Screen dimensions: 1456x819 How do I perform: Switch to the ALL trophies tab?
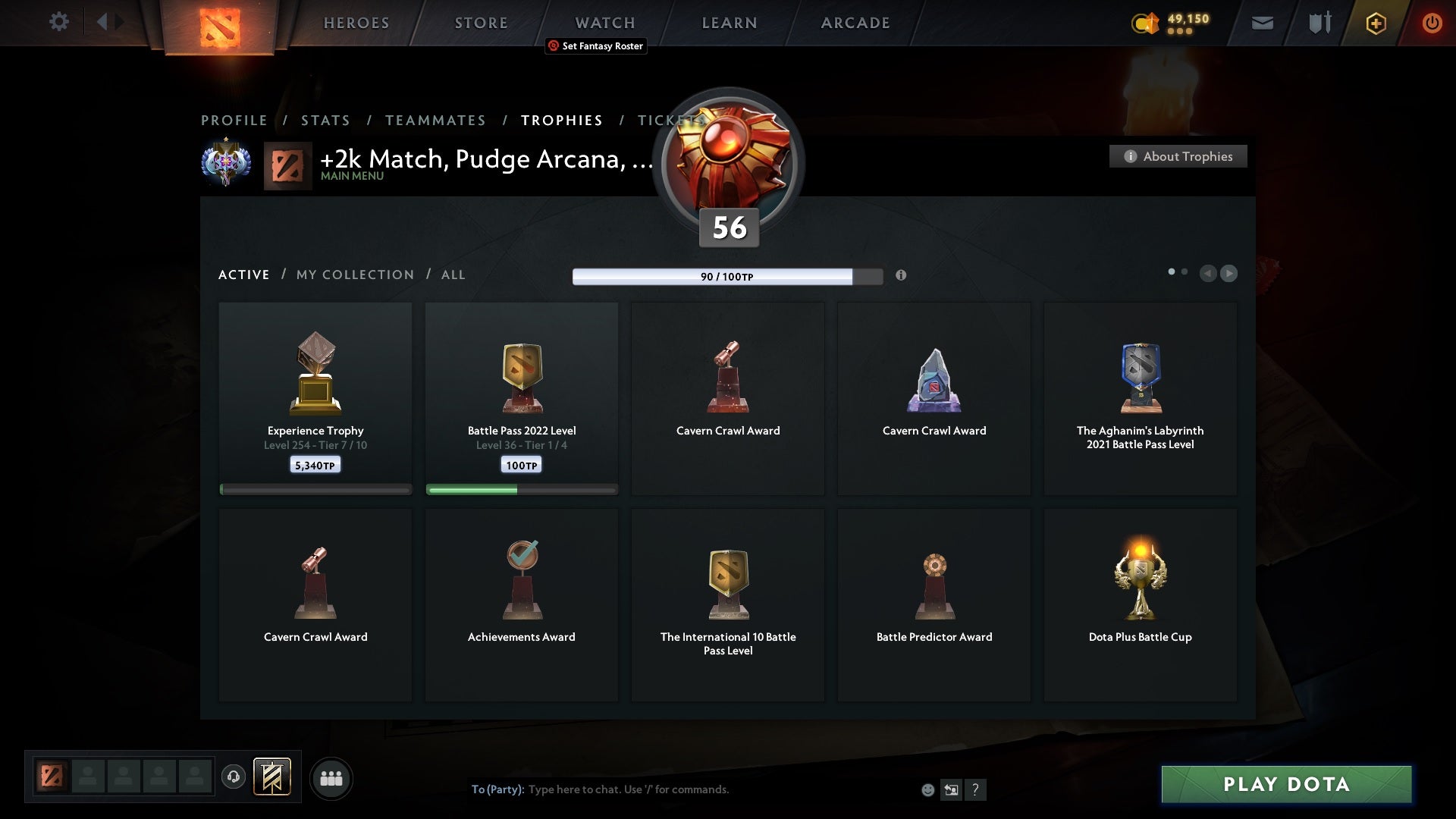tap(453, 275)
